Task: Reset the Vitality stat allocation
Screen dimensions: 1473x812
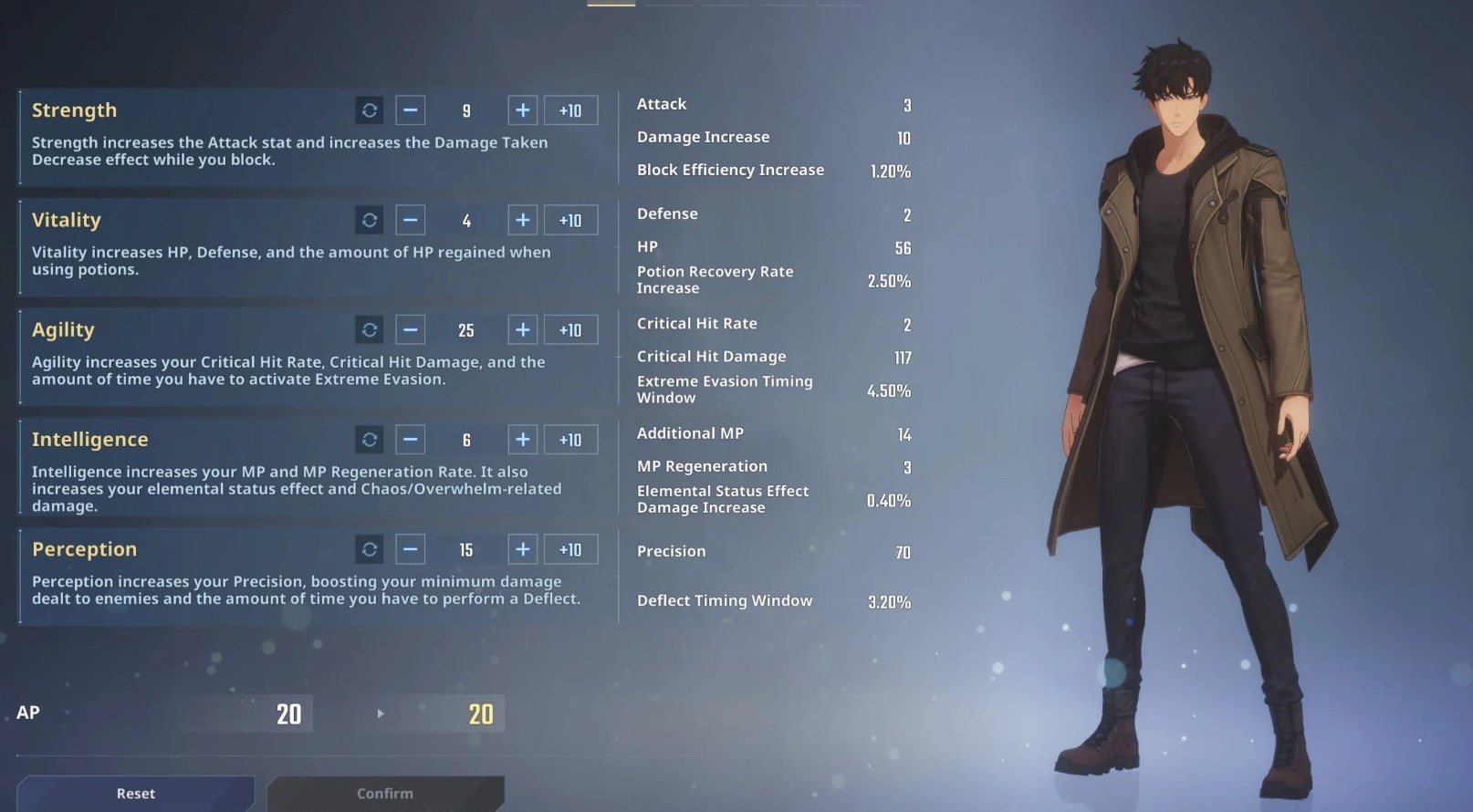Action: pyautogui.click(x=370, y=220)
